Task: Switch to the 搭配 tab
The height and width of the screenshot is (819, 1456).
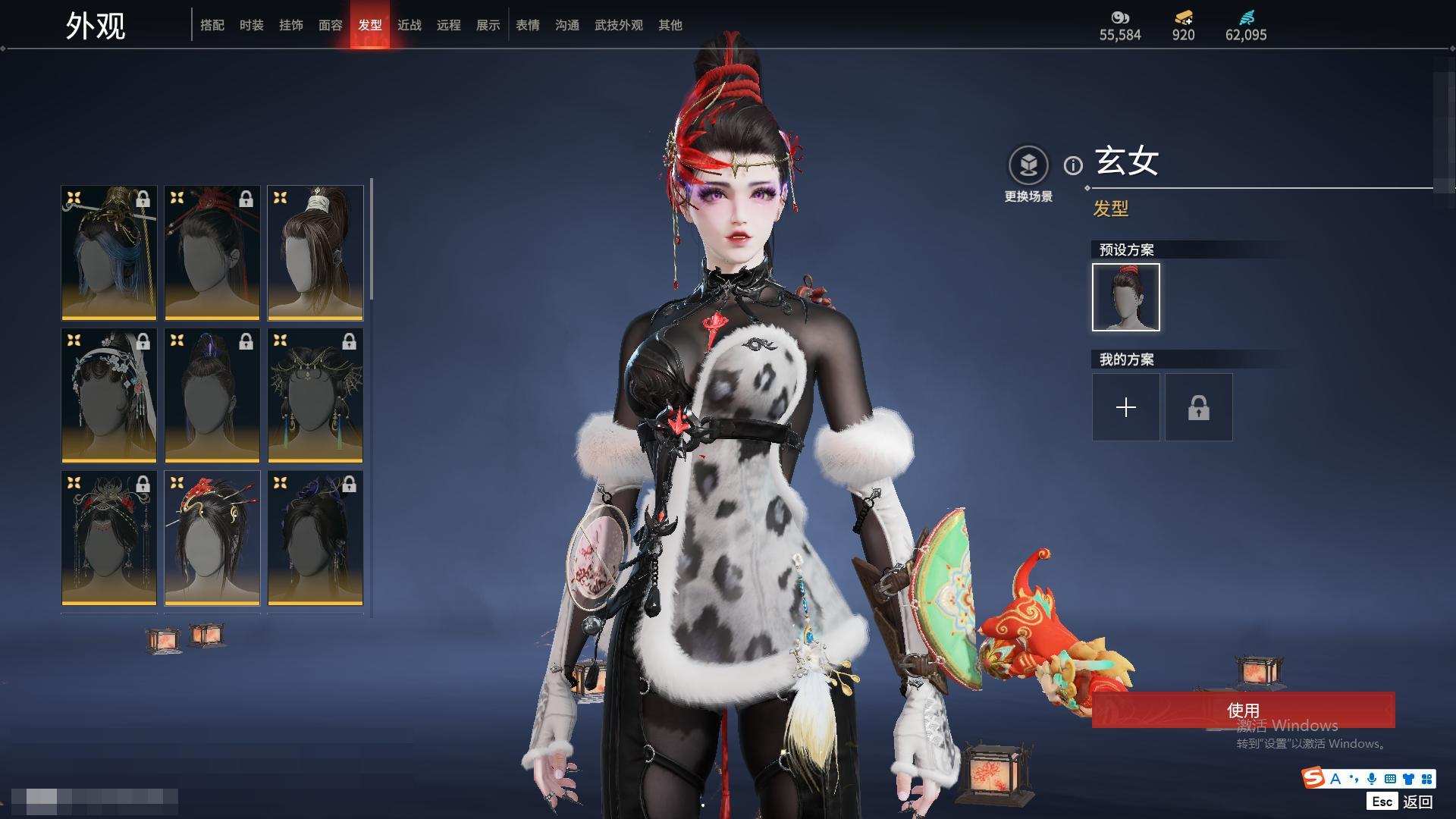Action: [212, 25]
